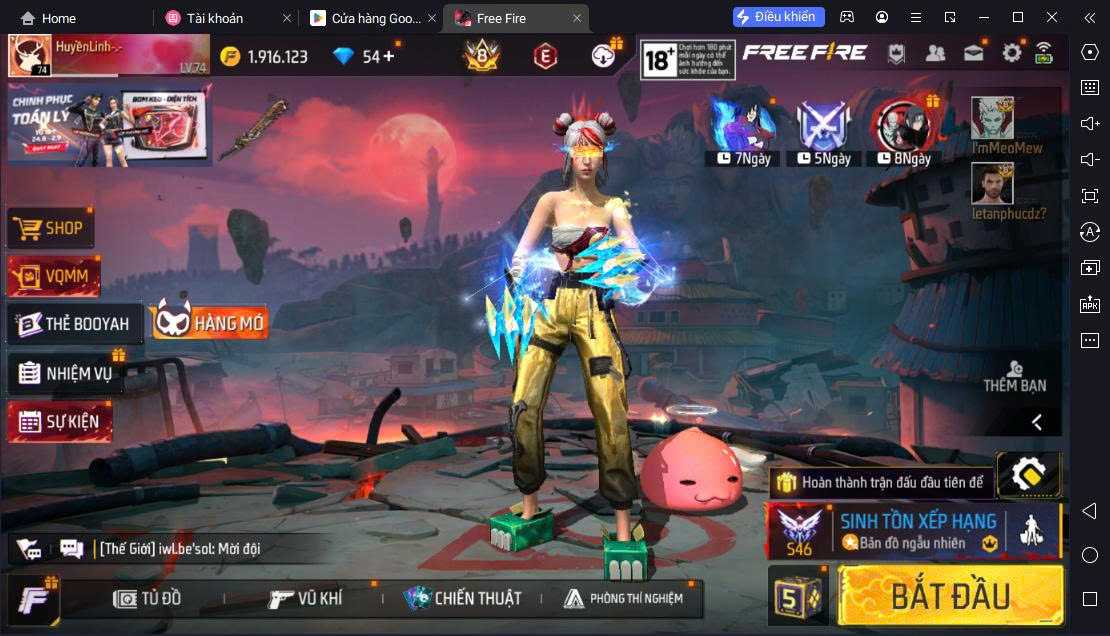
Task: Open the VQMM lucky spin menu
Action: click(54, 276)
